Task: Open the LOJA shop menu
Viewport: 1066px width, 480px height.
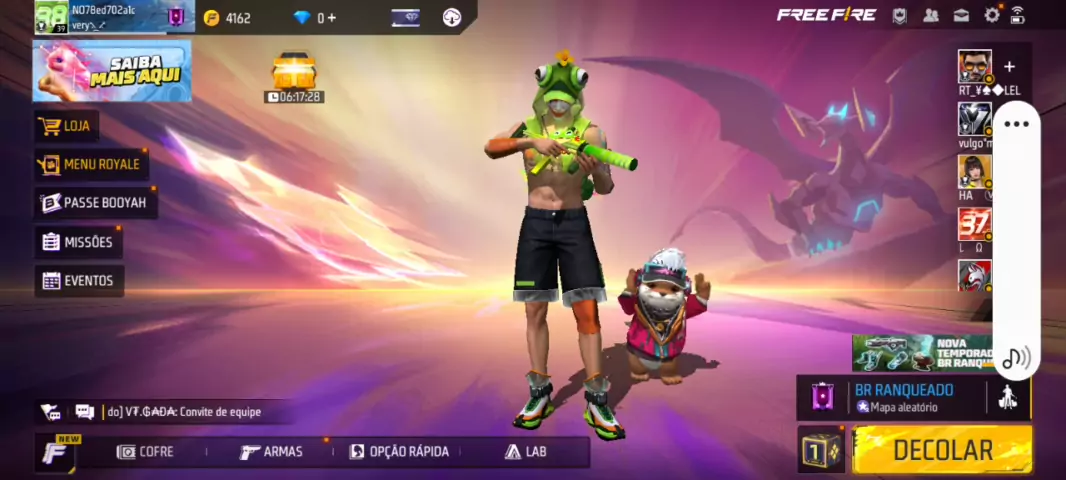Action: 67,126
